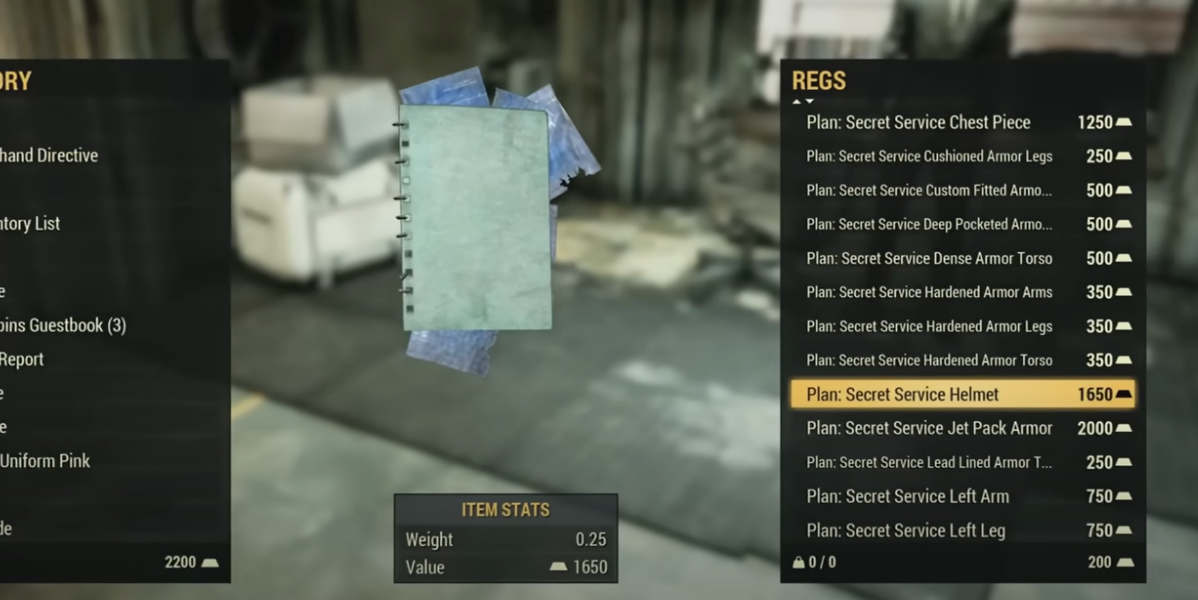1198x600 pixels.
Task: Select Secret Service Hardened Armor Torso plan
Action: pos(929,361)
